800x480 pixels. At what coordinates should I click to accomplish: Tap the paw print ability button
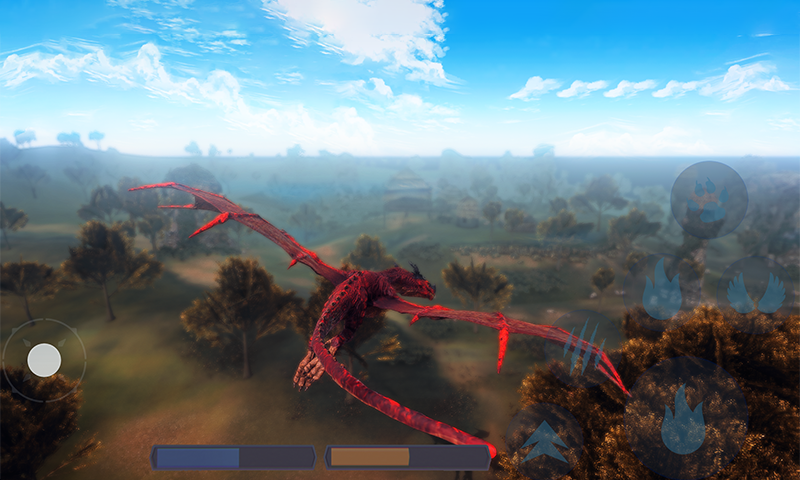pyautogui.click(x=709, y=200)
